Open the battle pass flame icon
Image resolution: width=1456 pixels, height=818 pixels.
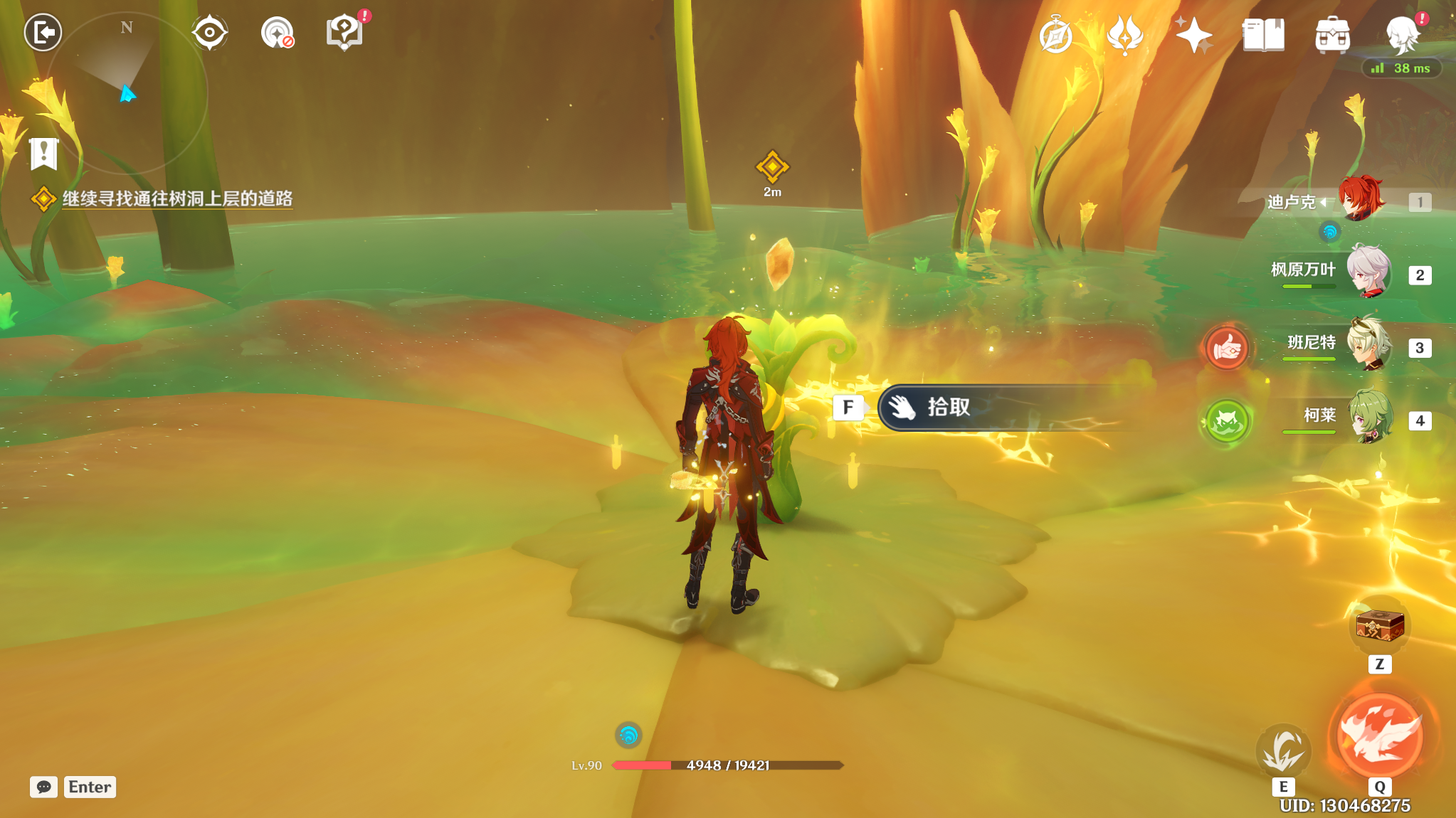(x=1124, y=36)
